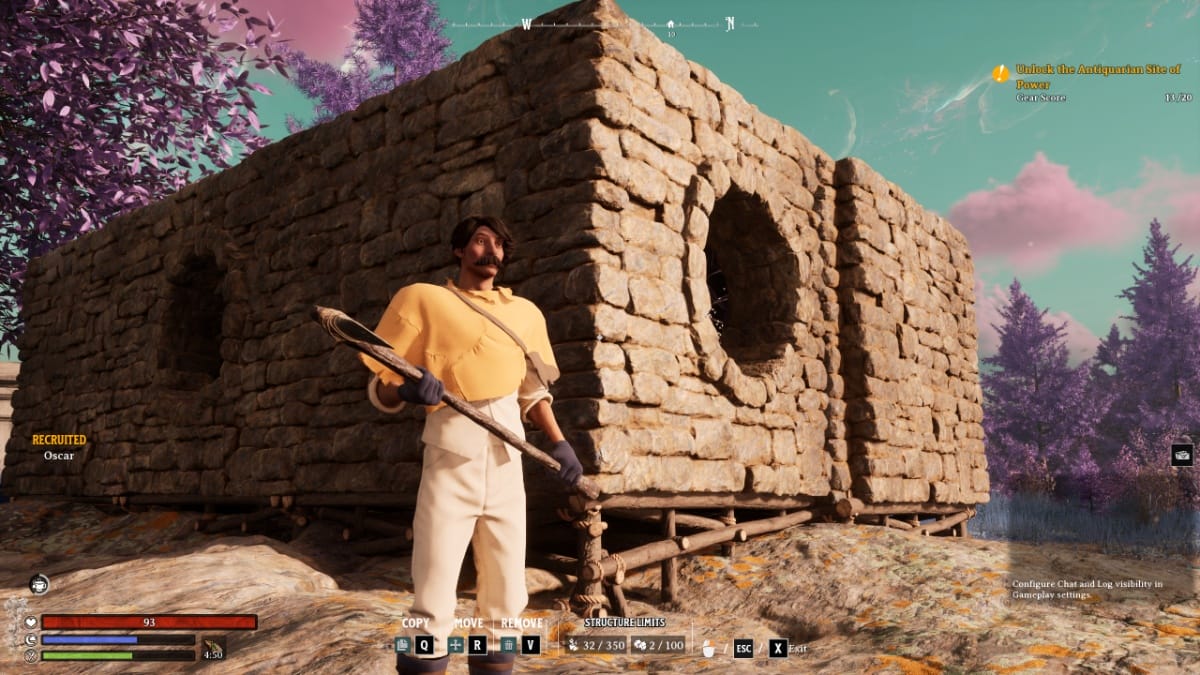The image size is (1200, 675).
Task: Activate the Move structure tool icon
Action: click(x=456, y=645)
